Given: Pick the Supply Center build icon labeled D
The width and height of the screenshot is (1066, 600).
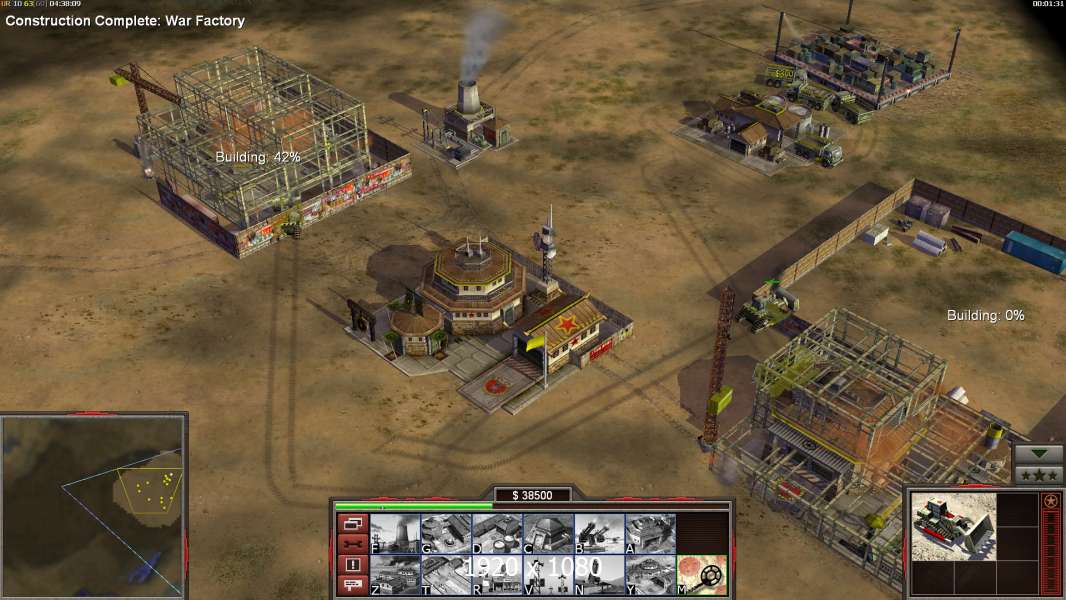Looking at the screenshot, I should click(x=497, y=533).
